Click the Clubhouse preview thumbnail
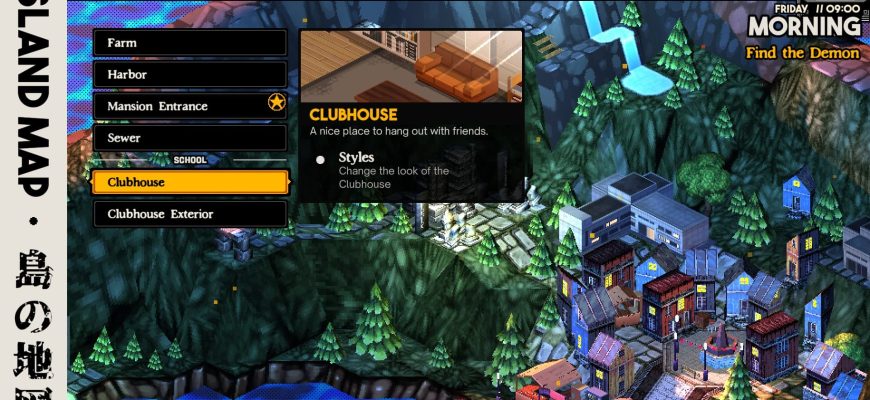Image resolution: width=870 pixels, height=400 pixels. [x=411, y=65]
